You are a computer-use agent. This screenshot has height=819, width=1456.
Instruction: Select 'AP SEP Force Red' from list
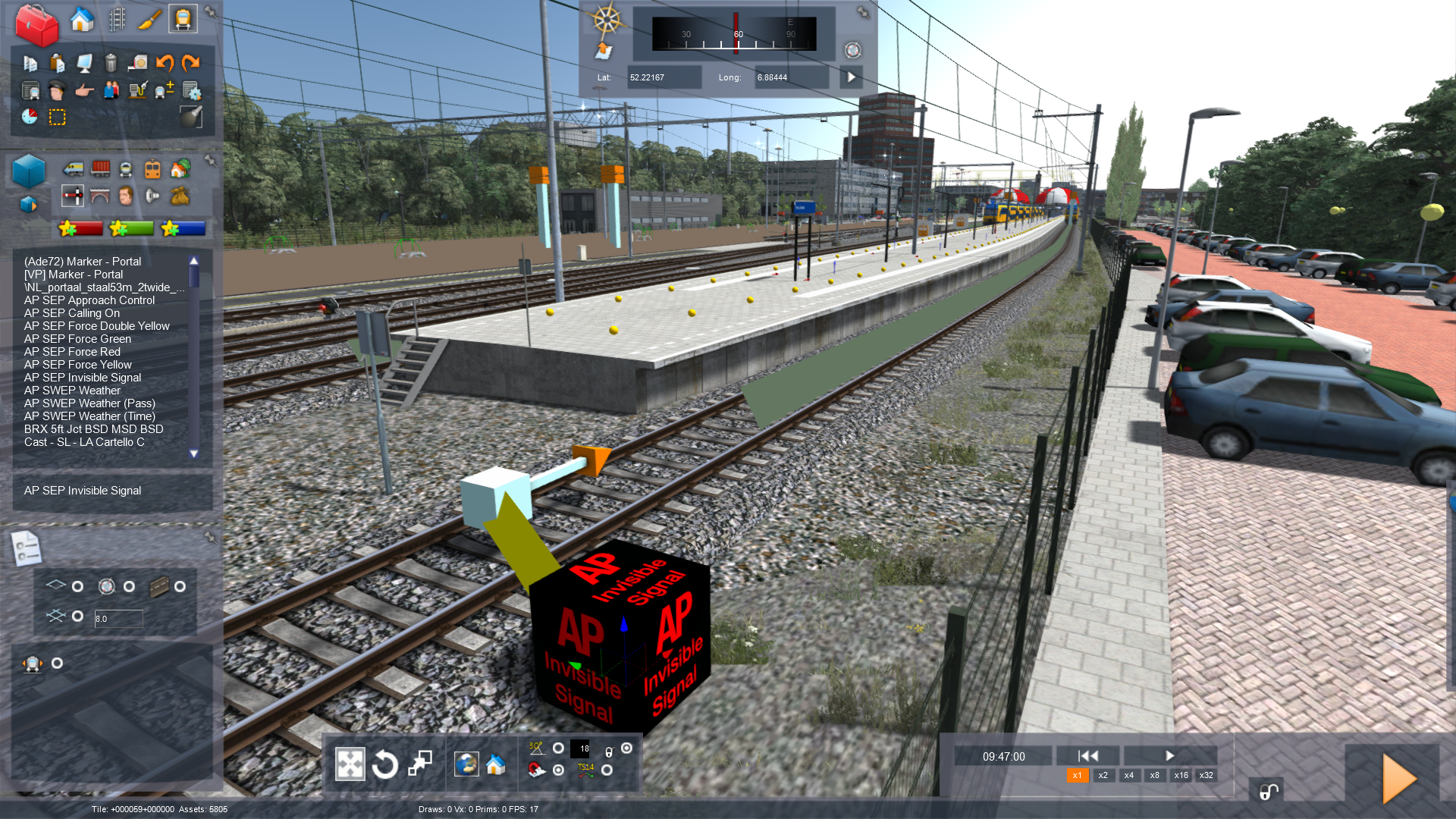coord(72,352)
